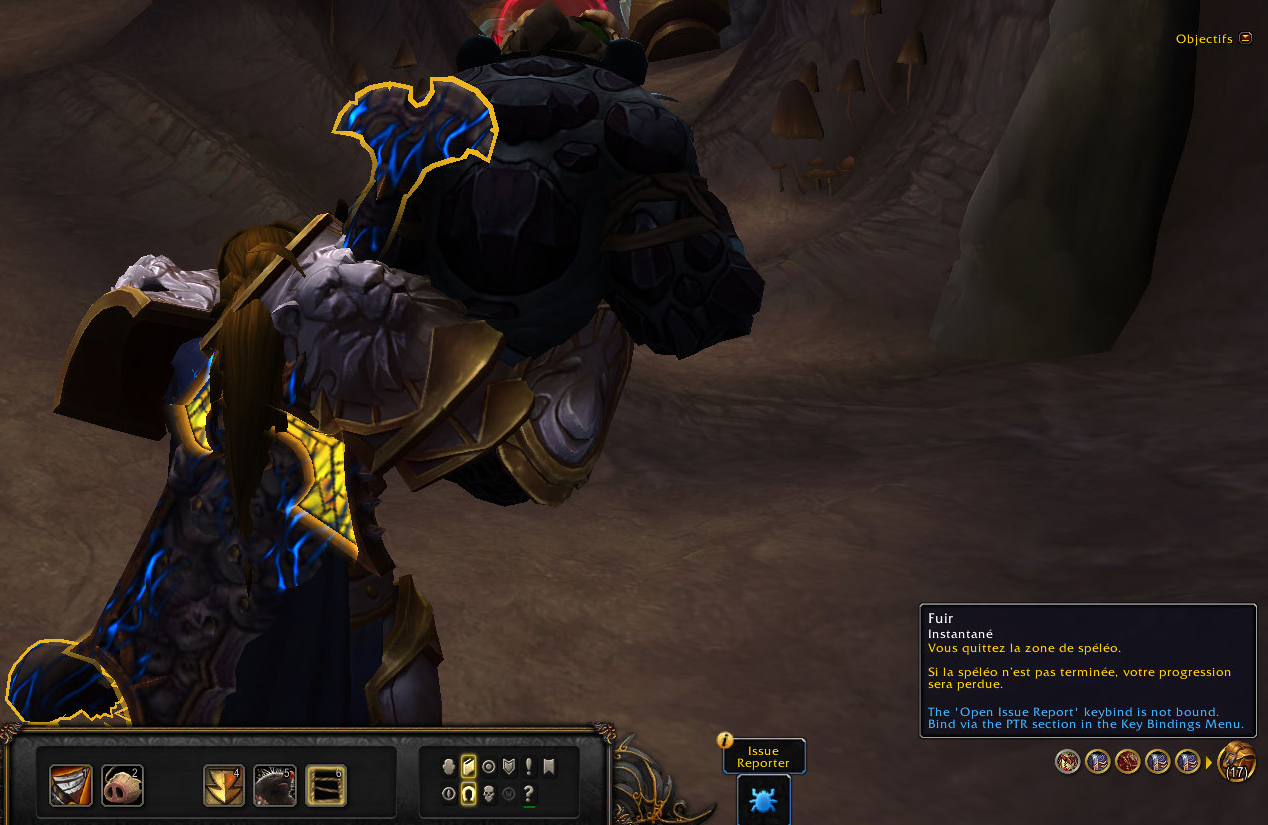This screenshot has height=825, width=1268.
Task: Open the horseshoe collections micro button
Action: [x=469, y=794]
